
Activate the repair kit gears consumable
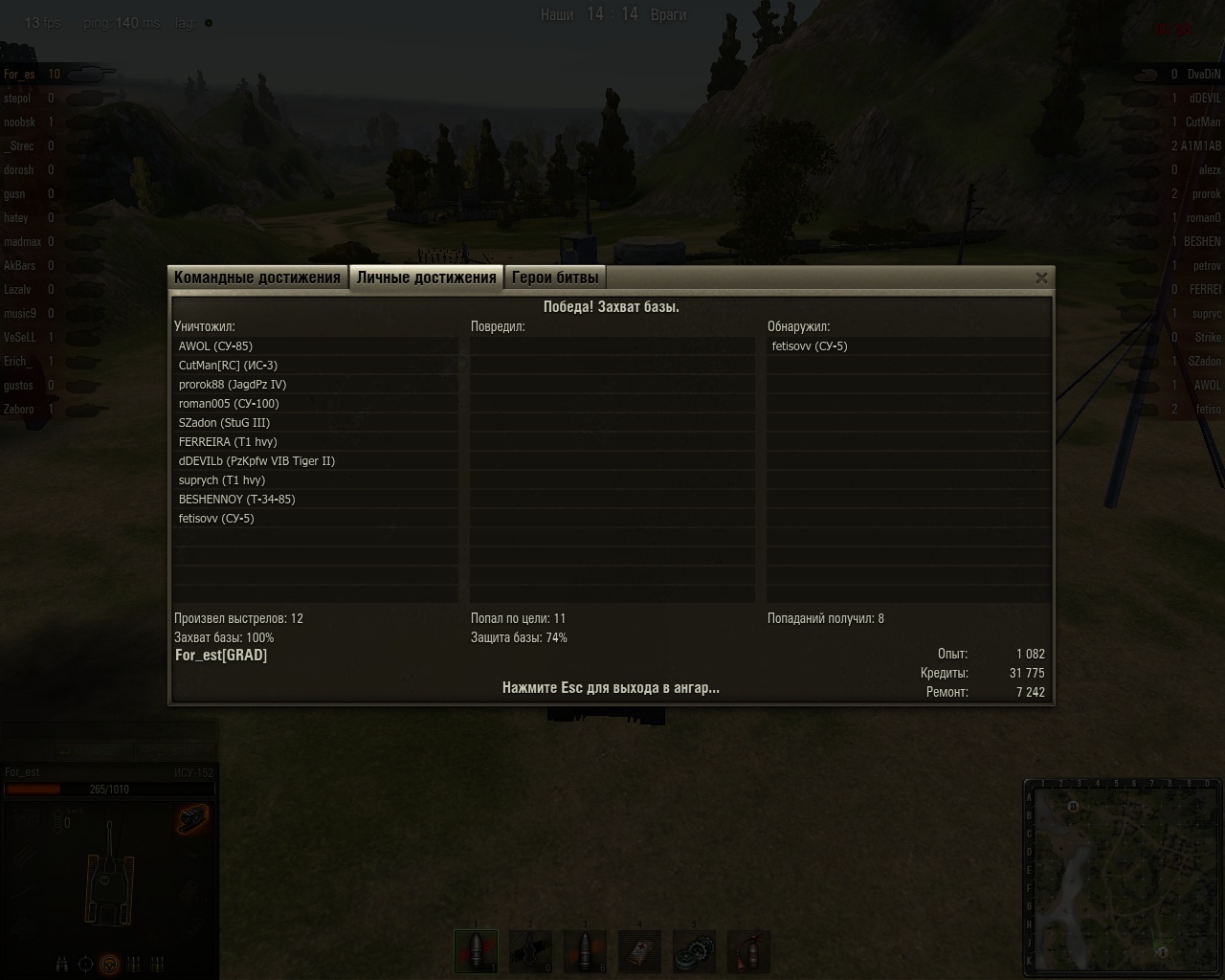(694, 950)
